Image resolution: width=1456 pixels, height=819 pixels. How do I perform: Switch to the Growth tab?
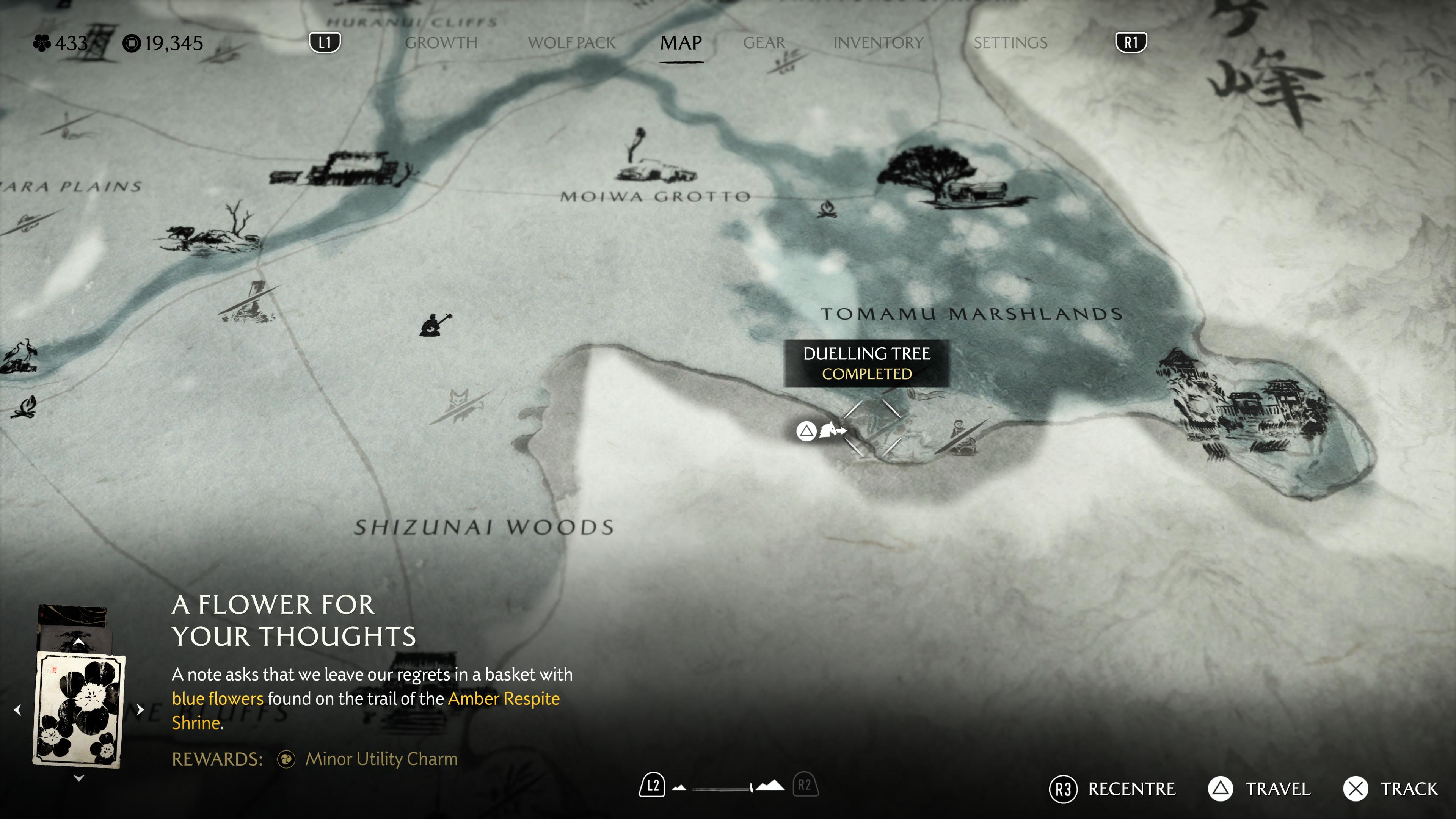[x=441, y=43]
